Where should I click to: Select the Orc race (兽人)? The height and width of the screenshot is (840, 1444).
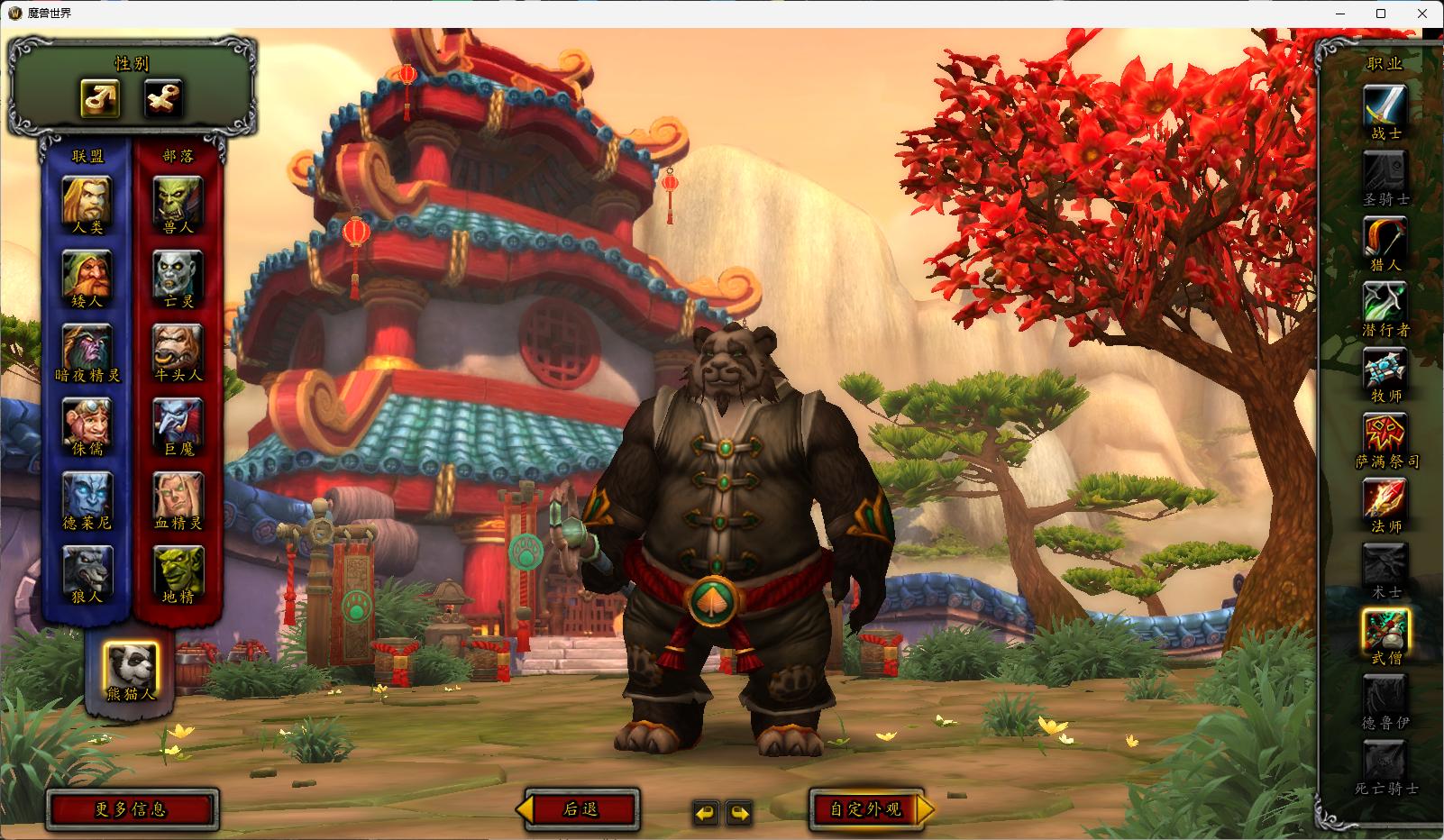point(178,200)
